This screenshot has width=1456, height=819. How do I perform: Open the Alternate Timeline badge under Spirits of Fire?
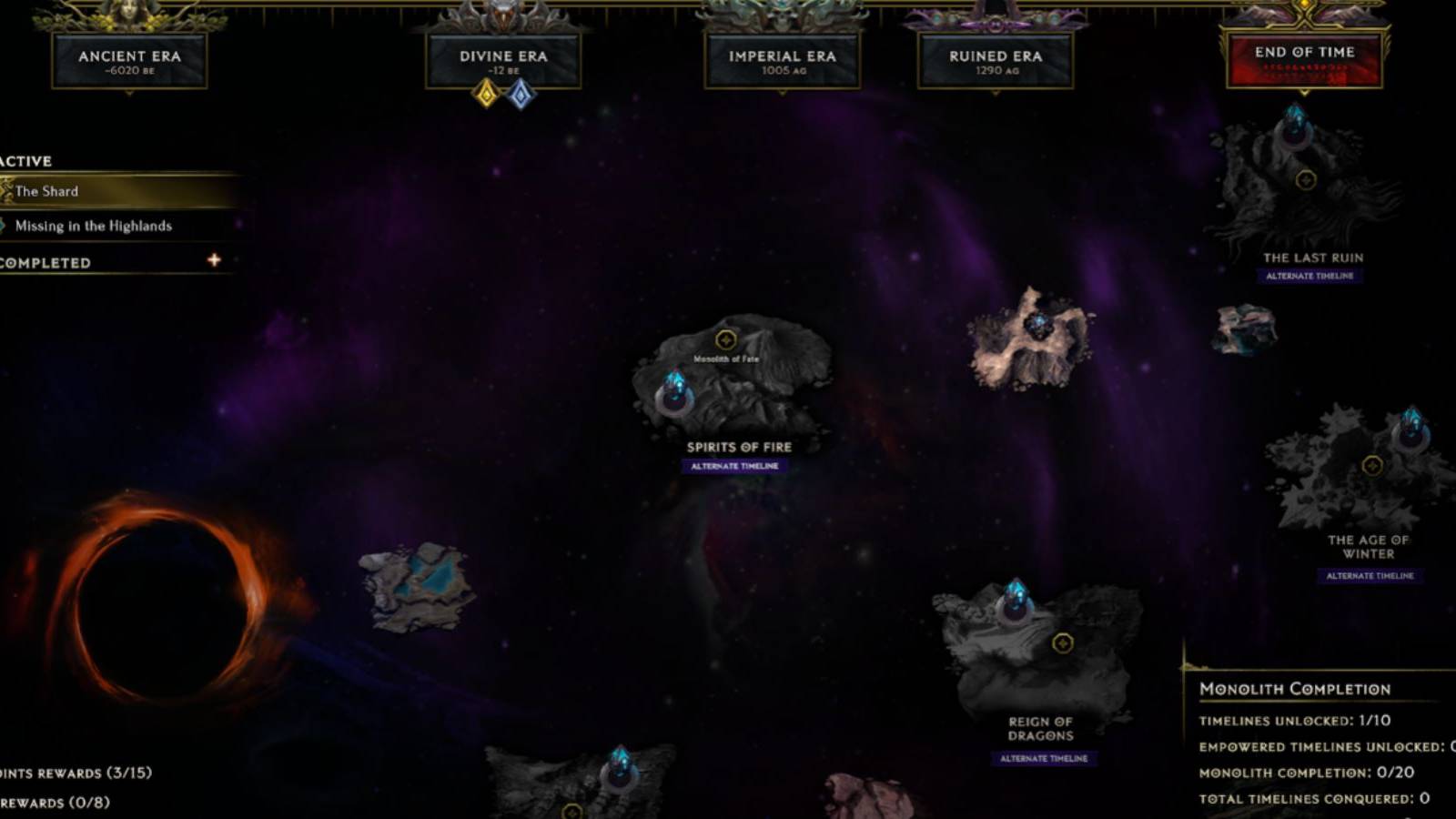point(733,464)
